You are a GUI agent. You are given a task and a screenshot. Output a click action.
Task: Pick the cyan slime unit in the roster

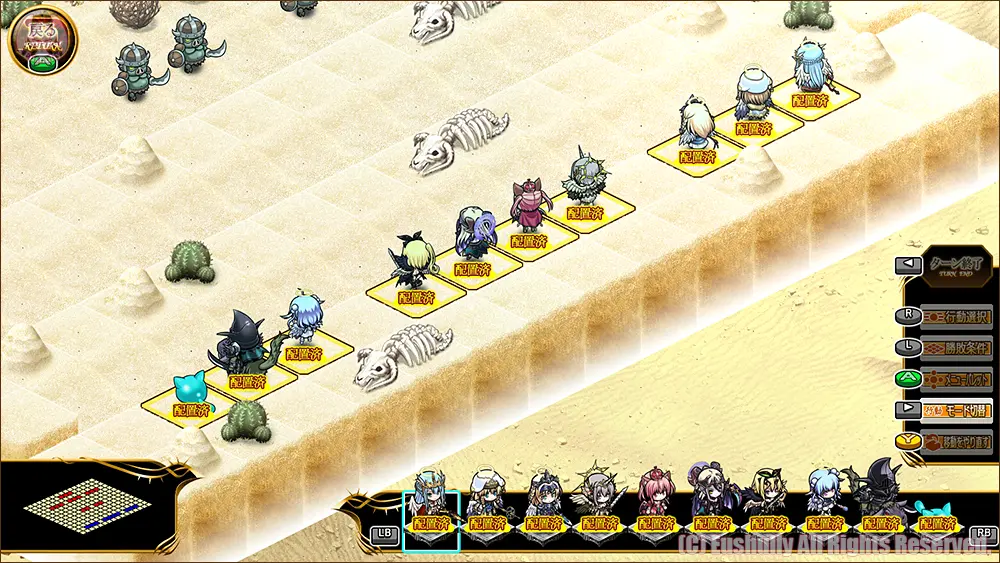pos(934,512)
